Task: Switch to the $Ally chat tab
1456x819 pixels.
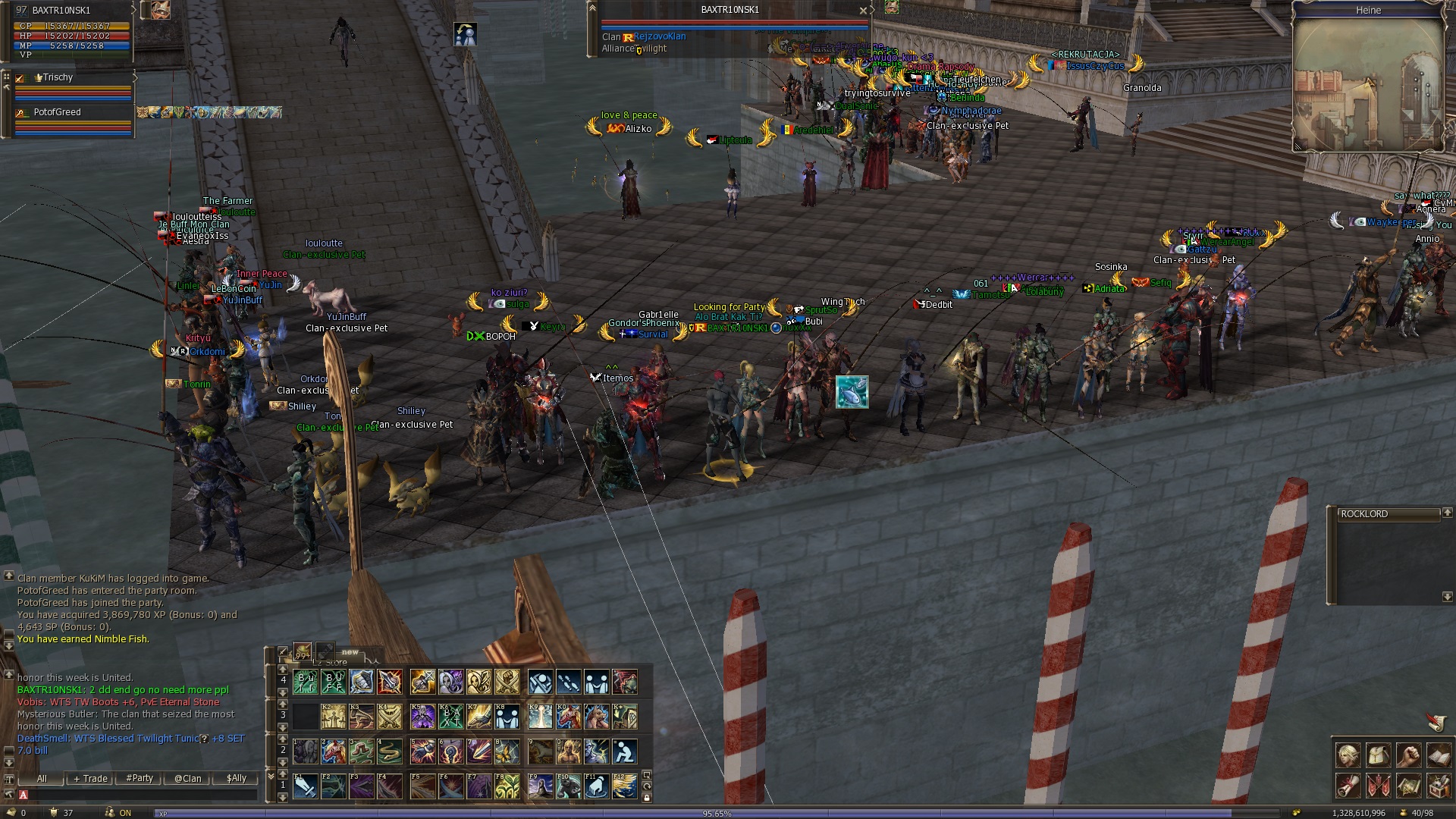Action: (236, 778)
